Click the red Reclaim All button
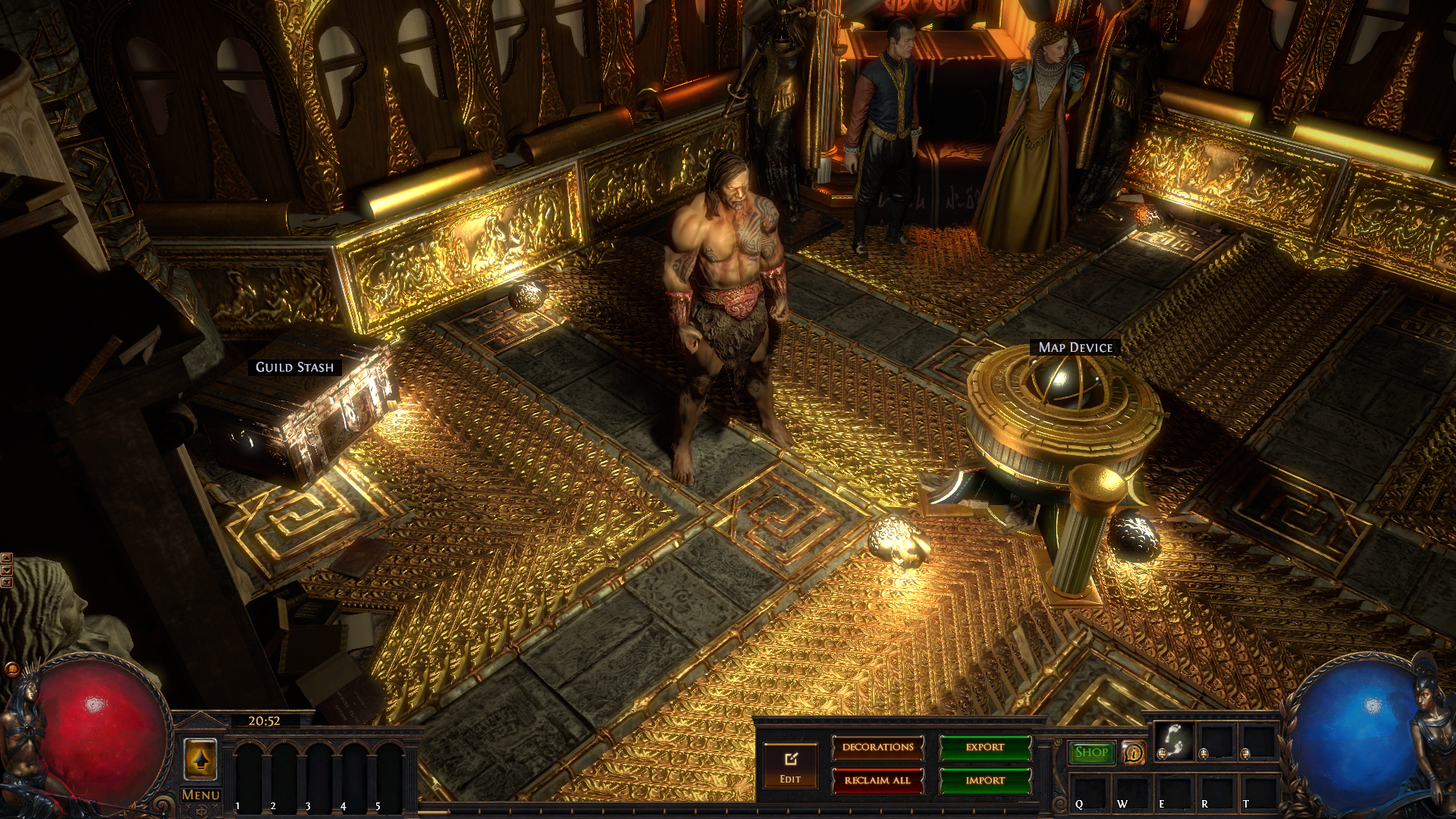1456x819 pixels. pyautogui.click(x=877, y=780)
